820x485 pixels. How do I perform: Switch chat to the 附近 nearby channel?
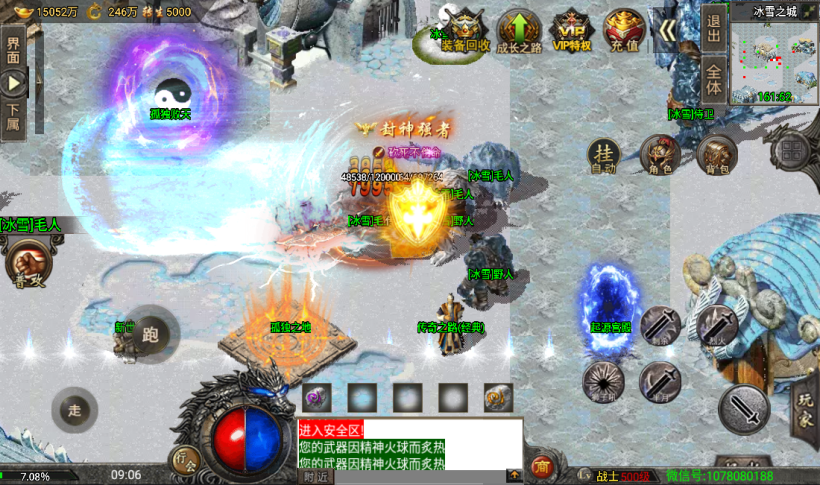[316, 477]
